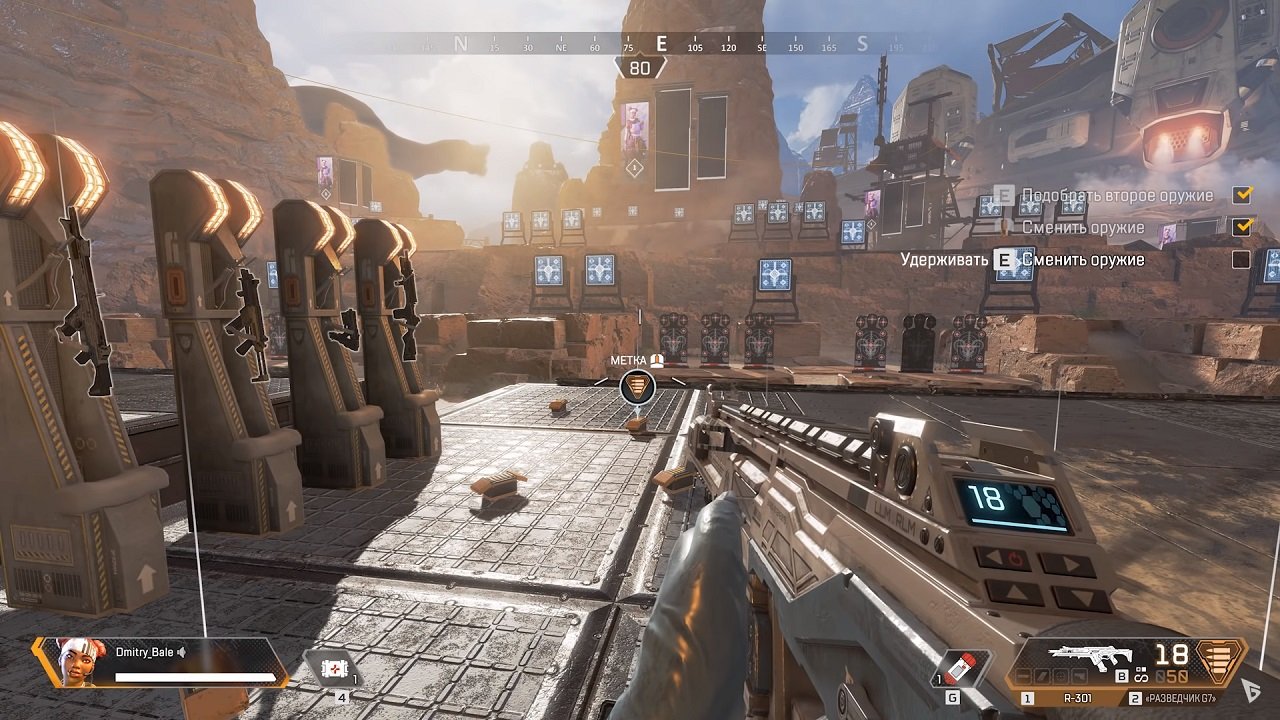Uncheck the completed «Сменить оружие» checkbox
The height and width of the screenshot is (720, 1280).
point(1241,228)
